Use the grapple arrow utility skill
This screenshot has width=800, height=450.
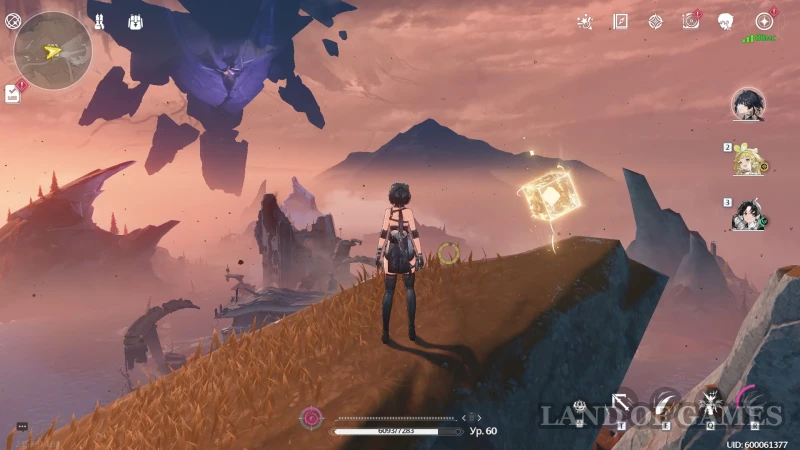click(623, 403)
